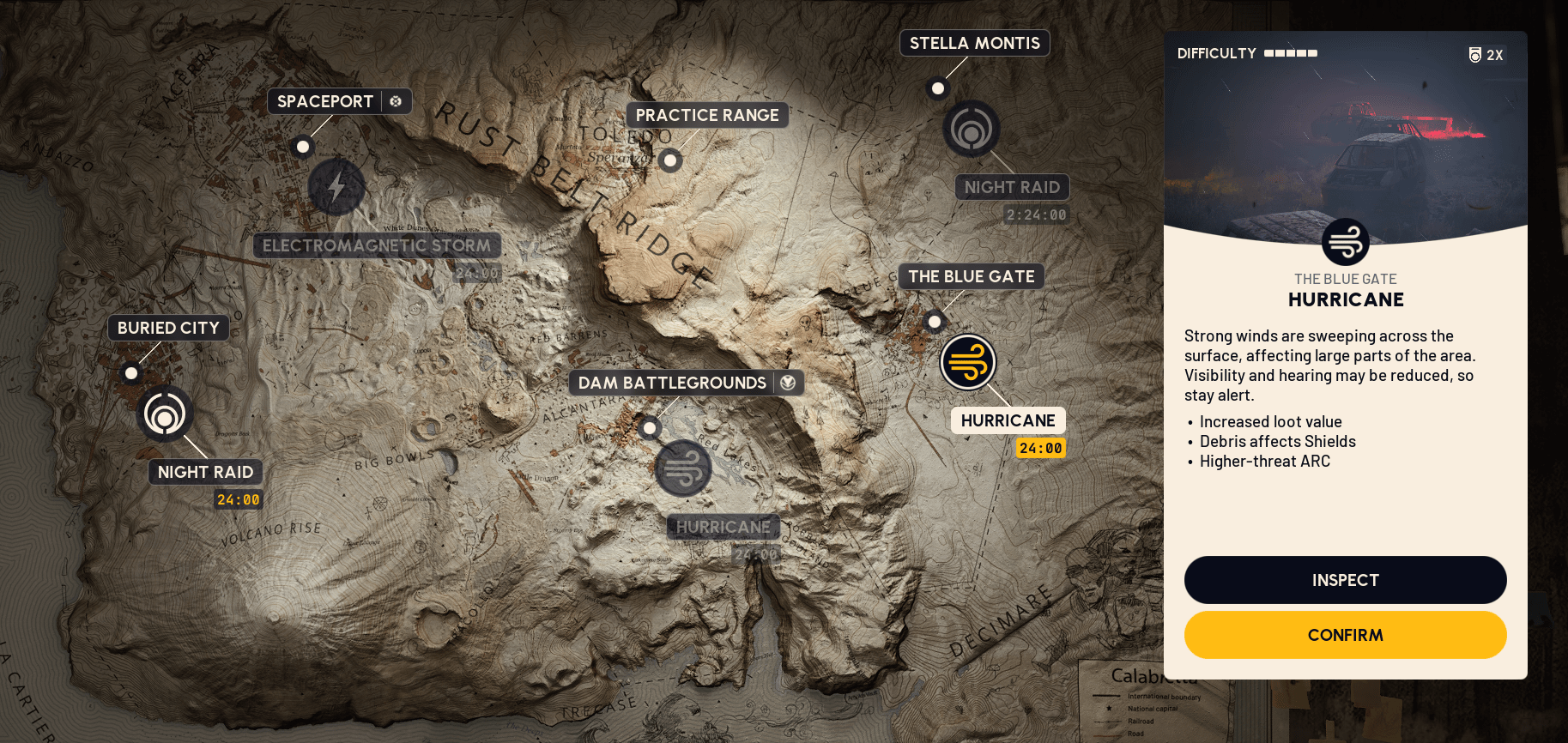The image size is (1568, 743).
Task: Select the Practice Range map marker dot
Action: (670, 160)
